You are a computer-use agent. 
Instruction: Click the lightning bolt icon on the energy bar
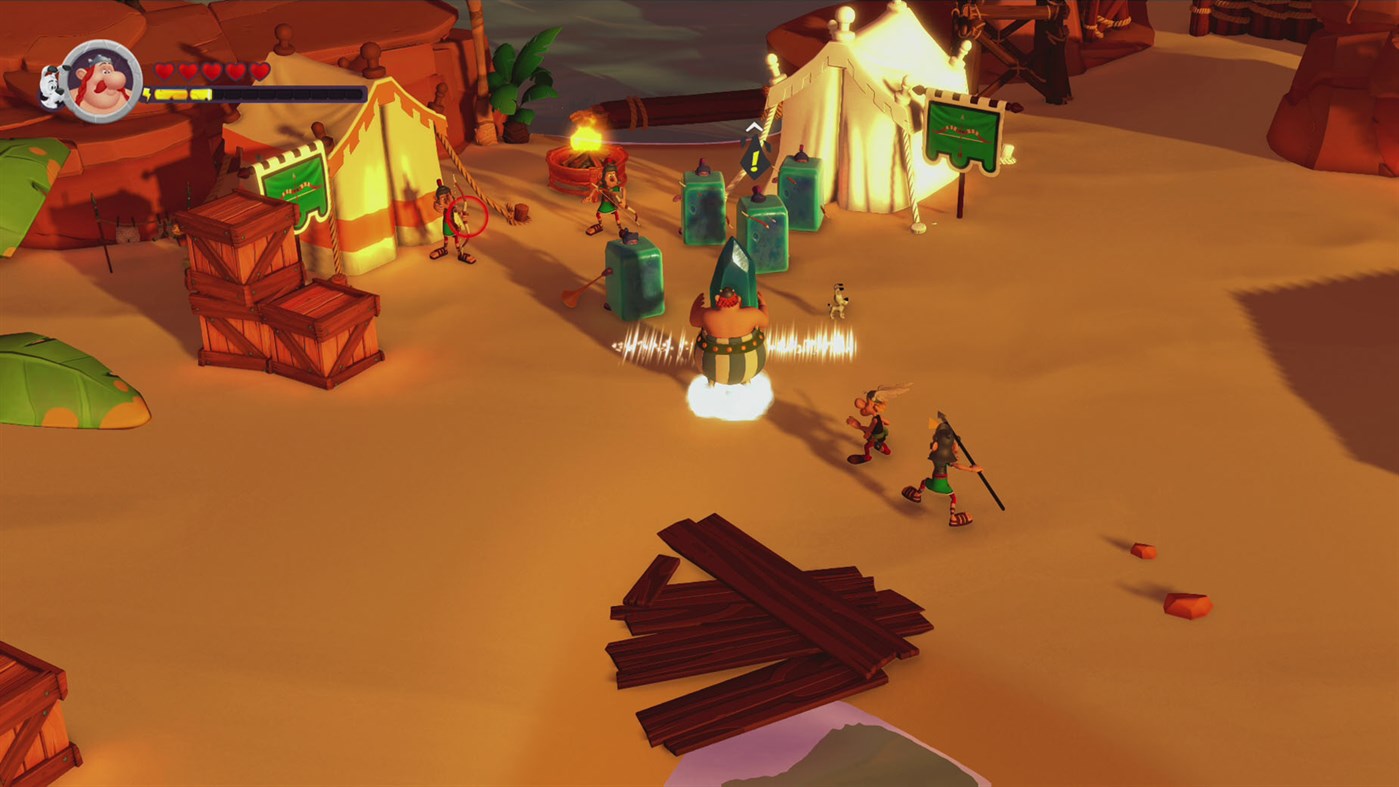(149, 93)
